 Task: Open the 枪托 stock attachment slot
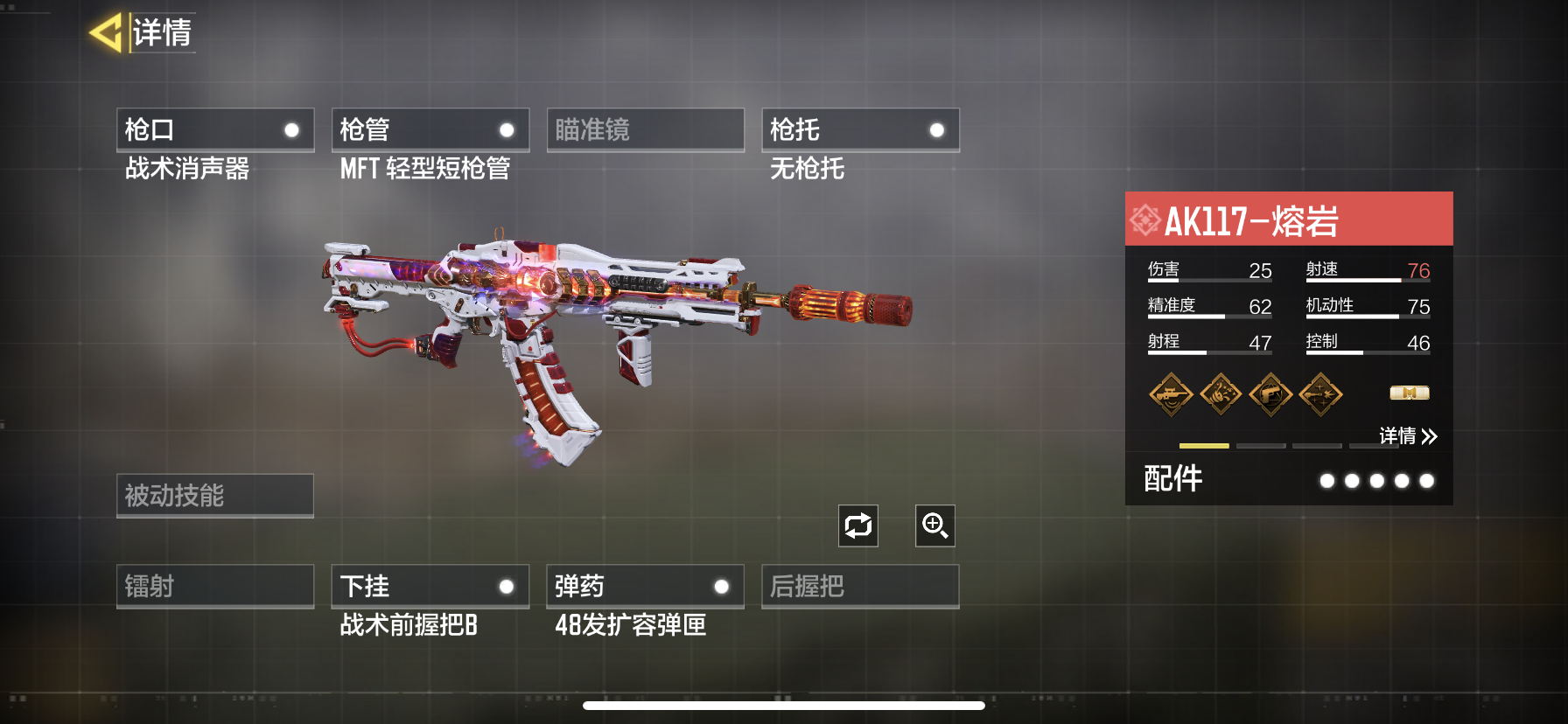point(860,130)
